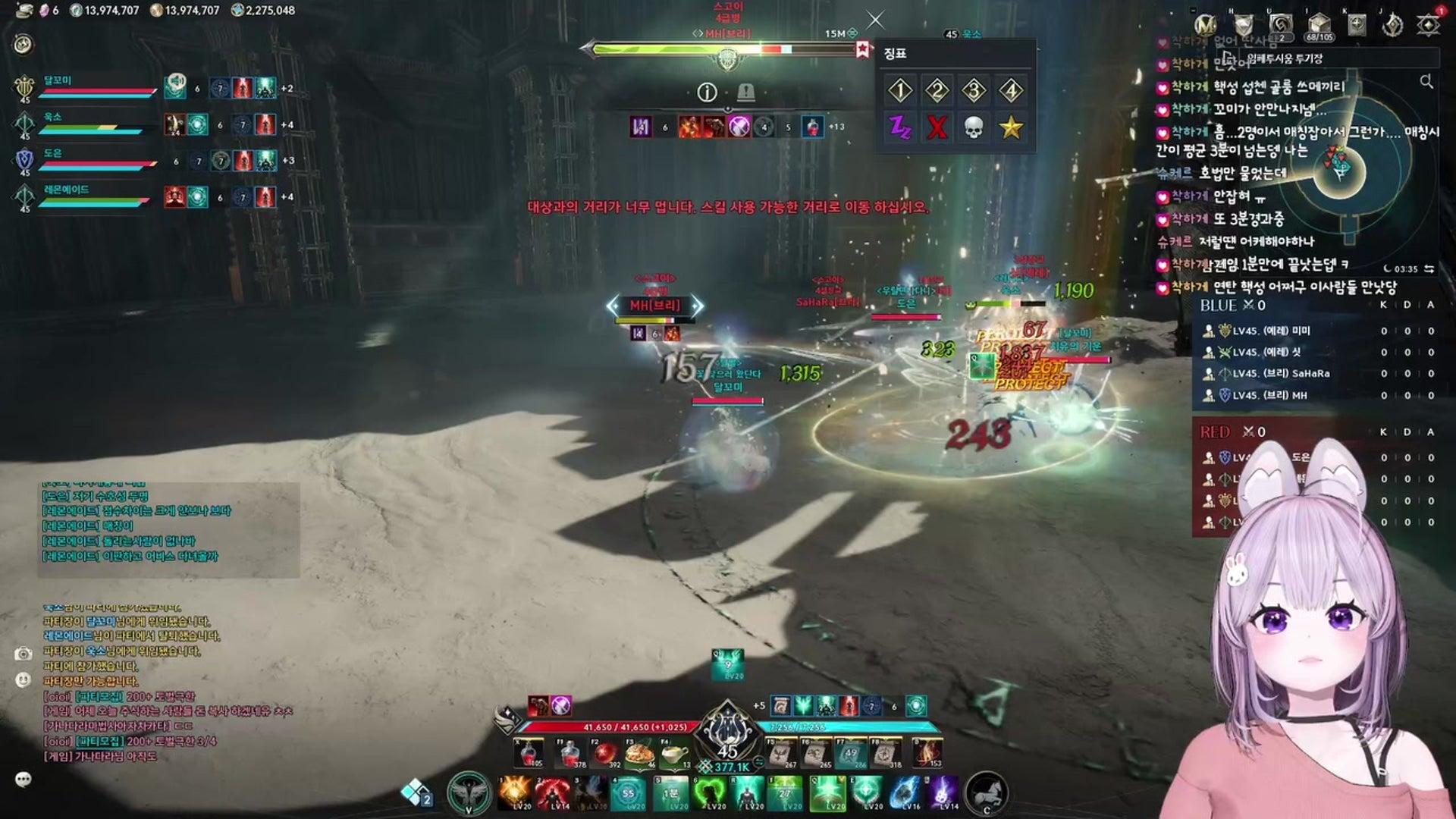Open the menu icon with red notification badge
The width and height of the screenshot is (1456, 819).
1429,25
